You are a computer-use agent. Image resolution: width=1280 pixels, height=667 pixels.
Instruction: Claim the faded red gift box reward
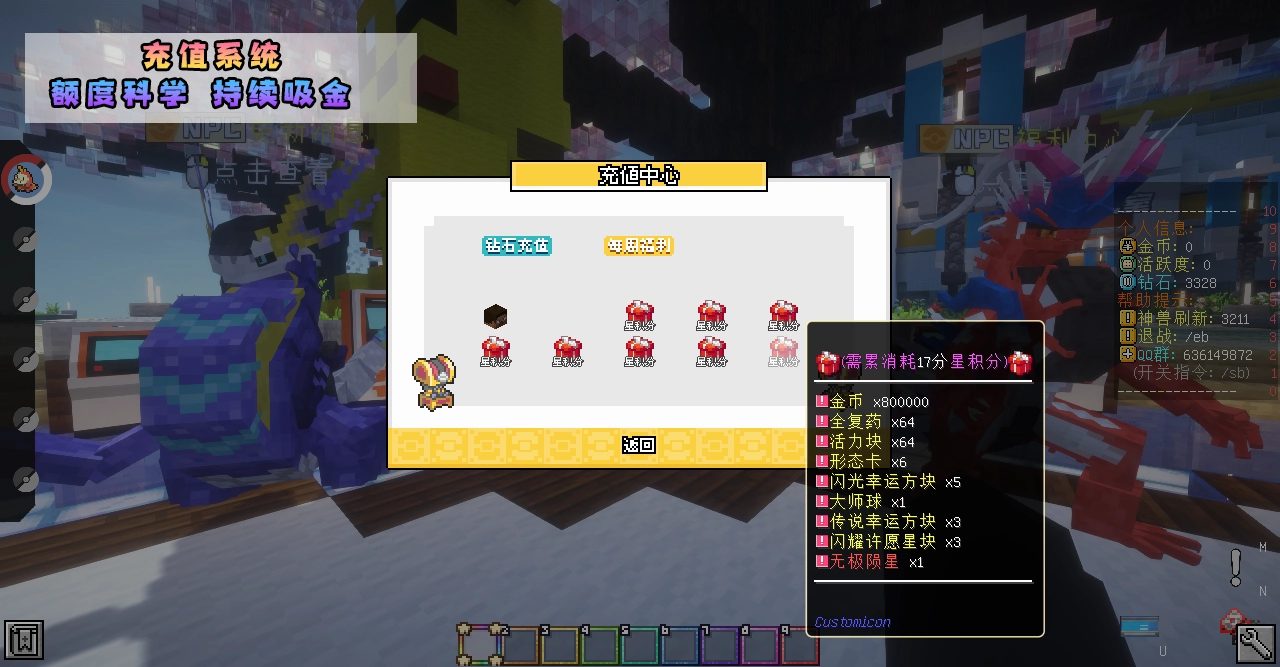(784, 351)
